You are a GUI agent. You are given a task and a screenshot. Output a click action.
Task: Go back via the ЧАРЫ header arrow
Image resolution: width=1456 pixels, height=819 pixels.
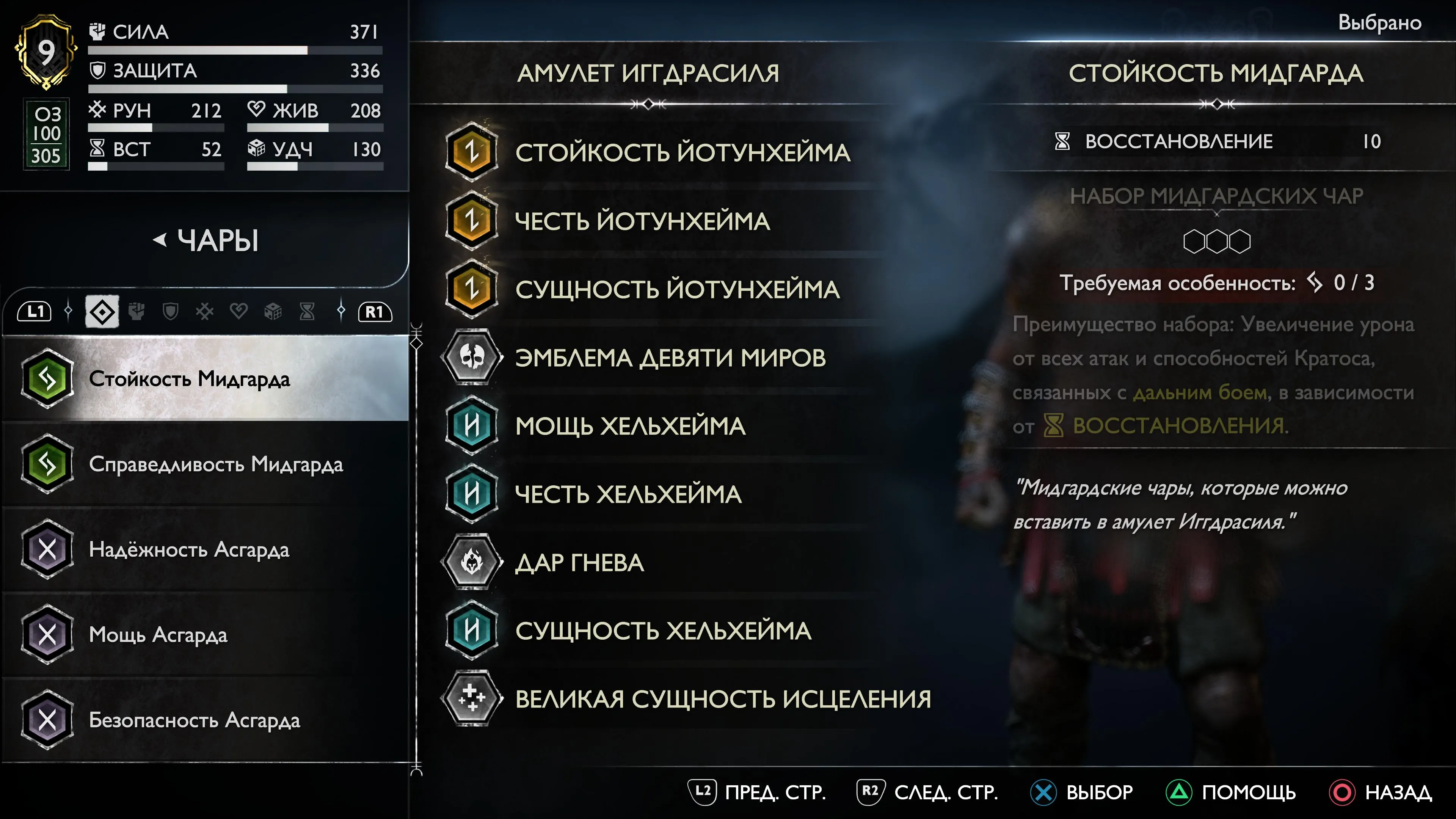pyautogui.click(x=160, y=240)
